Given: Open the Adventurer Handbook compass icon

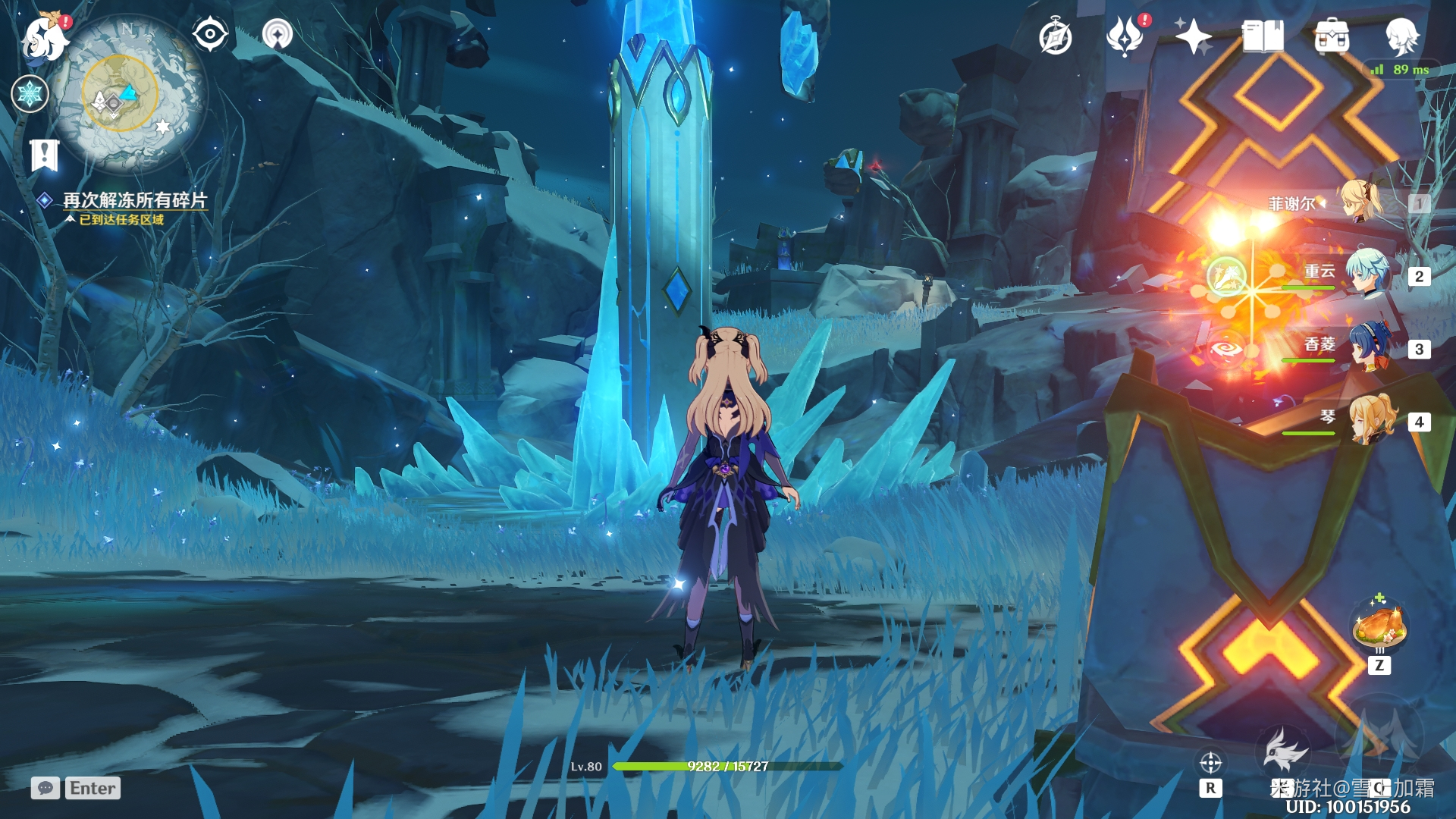Looking at the screenshot, I should tap(1056, 37).
